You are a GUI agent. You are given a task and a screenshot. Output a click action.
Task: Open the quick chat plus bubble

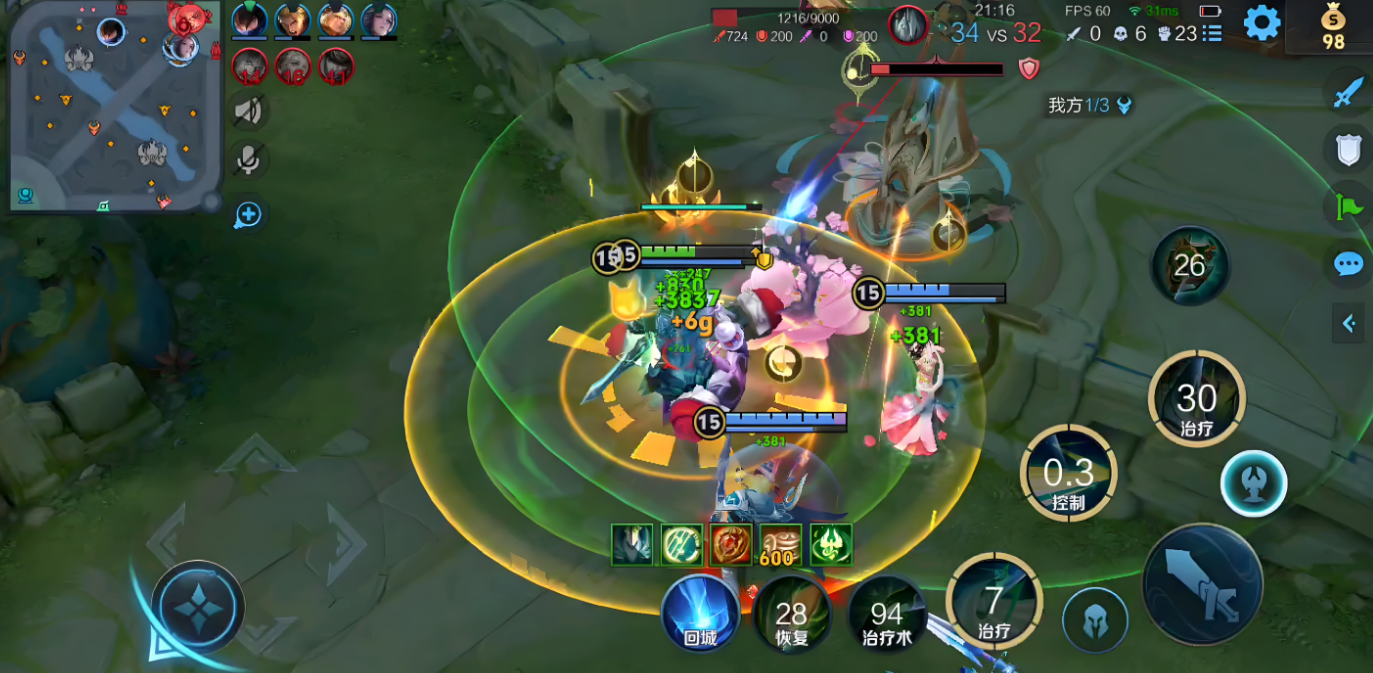pos(248,214)
